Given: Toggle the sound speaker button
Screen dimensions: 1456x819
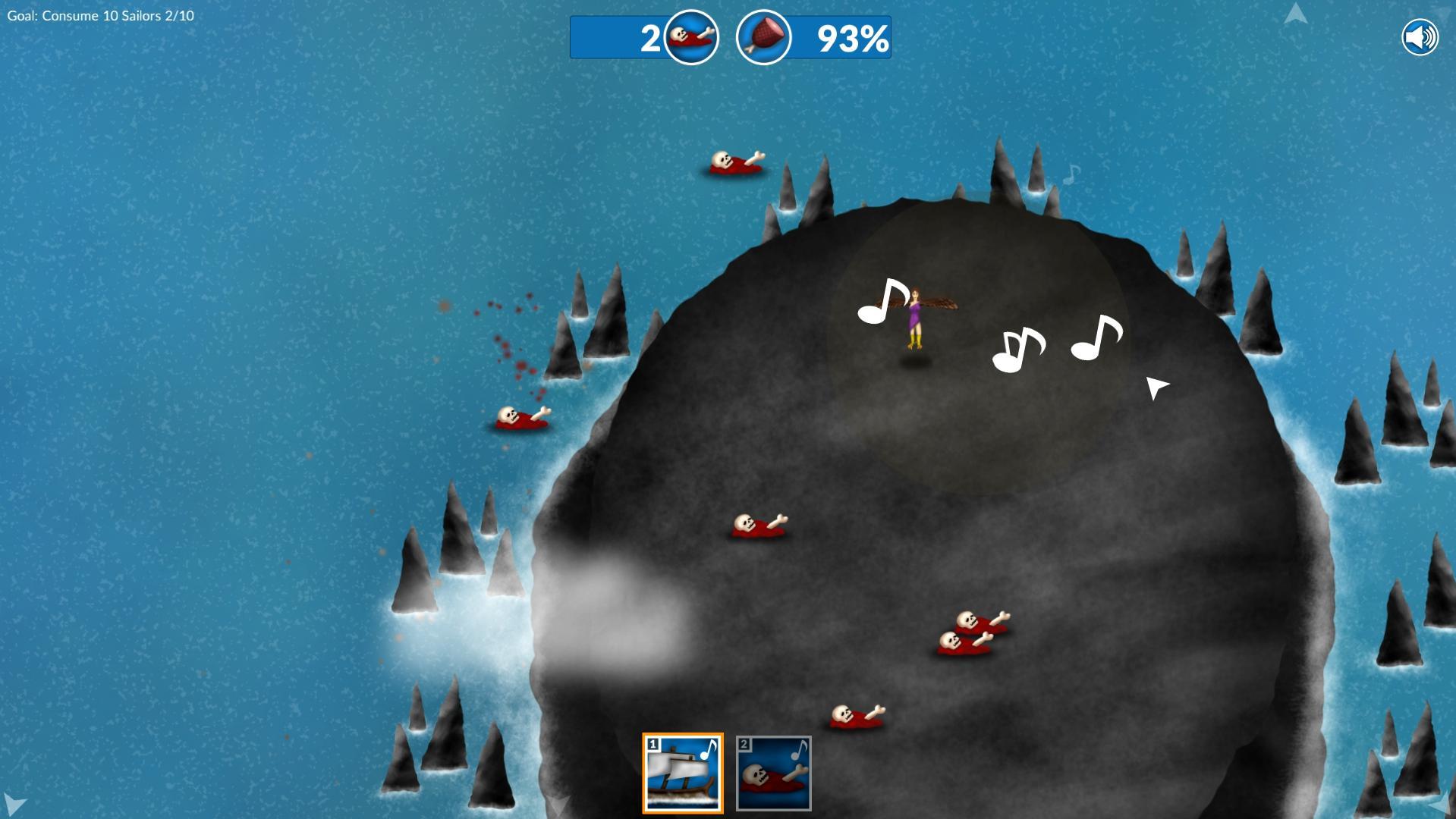Looking at the screenshot, I should coord(1420,37).
